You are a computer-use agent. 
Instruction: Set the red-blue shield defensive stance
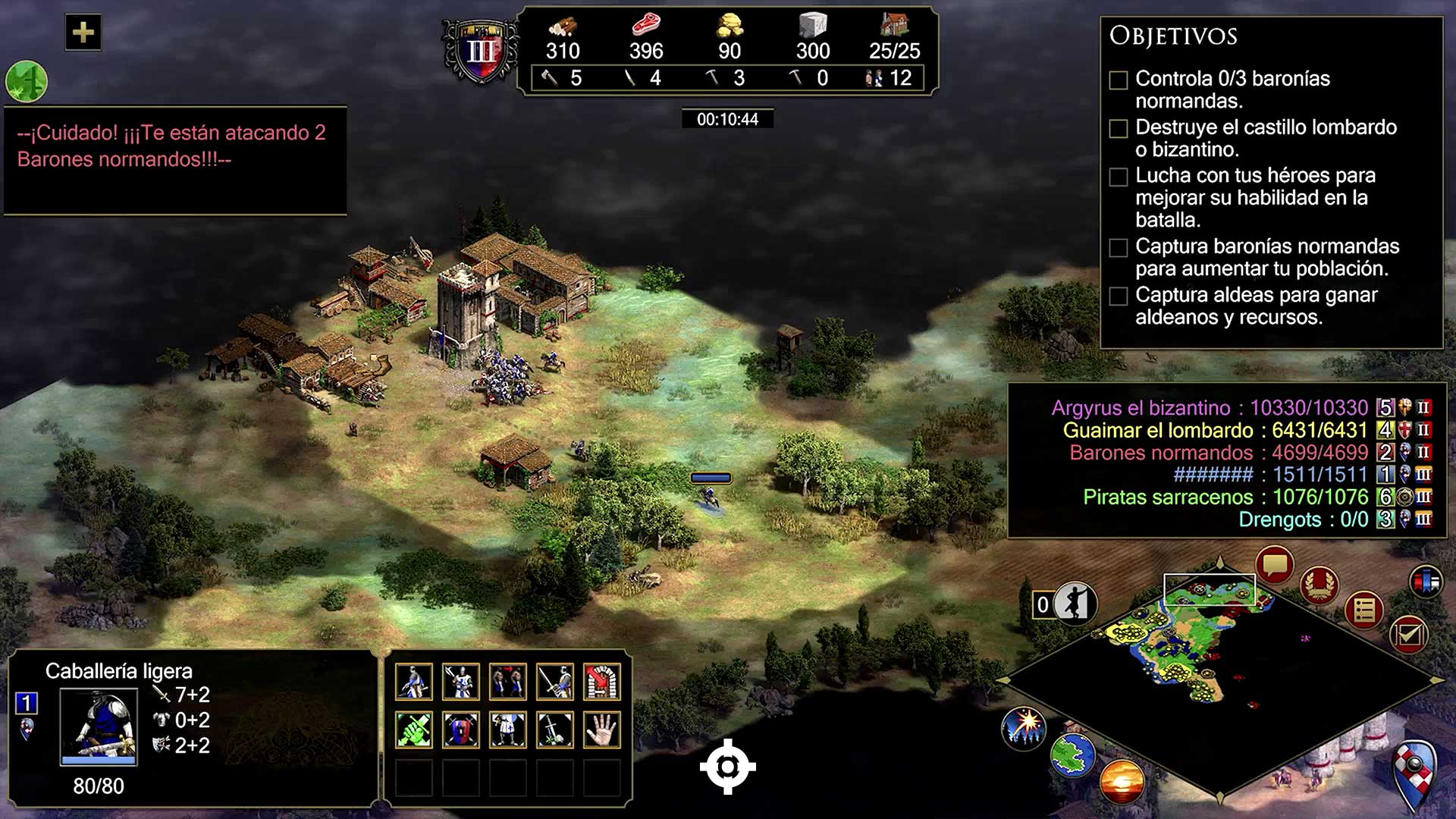tap(461, 730)
